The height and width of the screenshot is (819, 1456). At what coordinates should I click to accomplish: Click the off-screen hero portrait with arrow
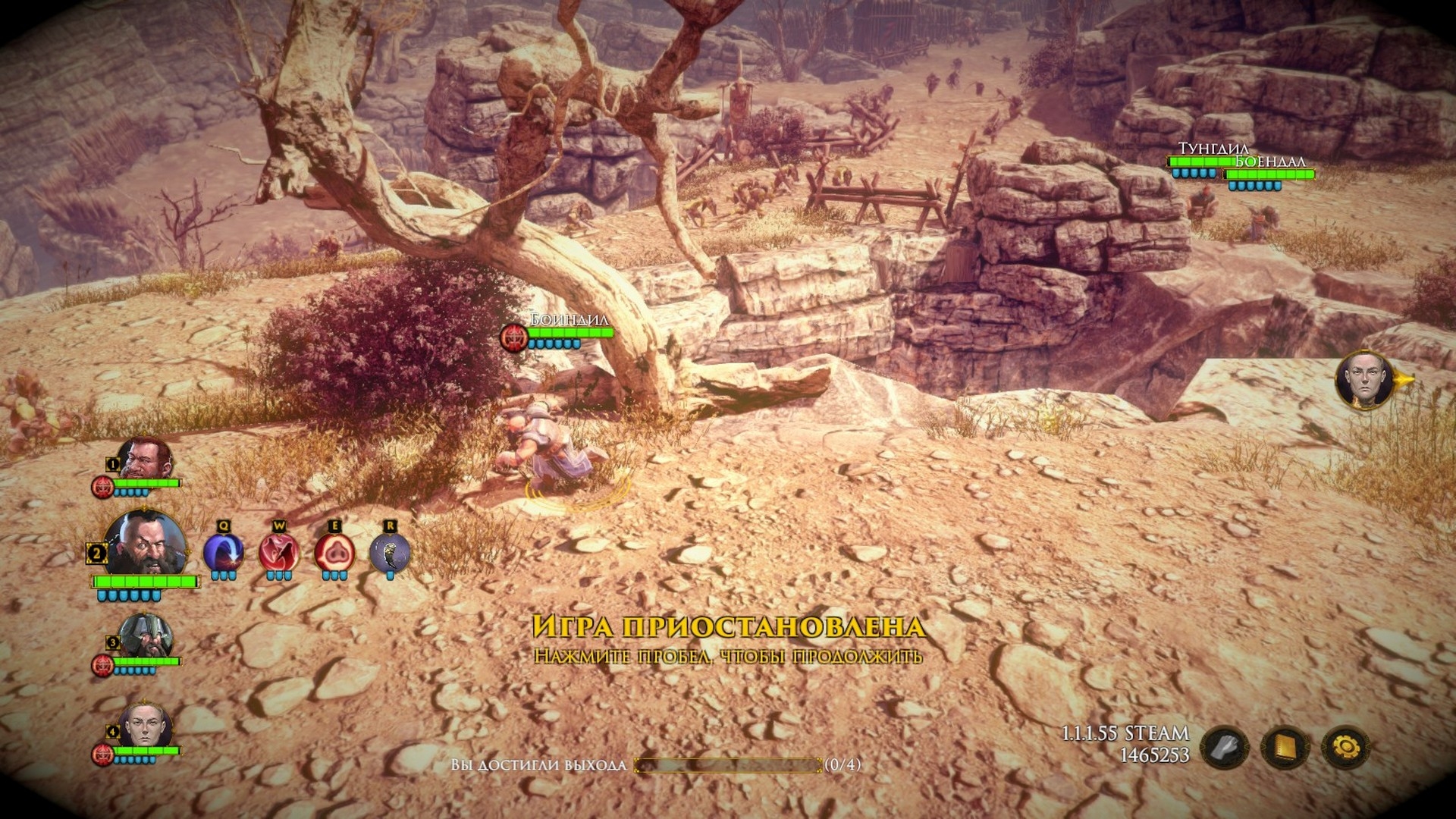tap(1366, 380)
